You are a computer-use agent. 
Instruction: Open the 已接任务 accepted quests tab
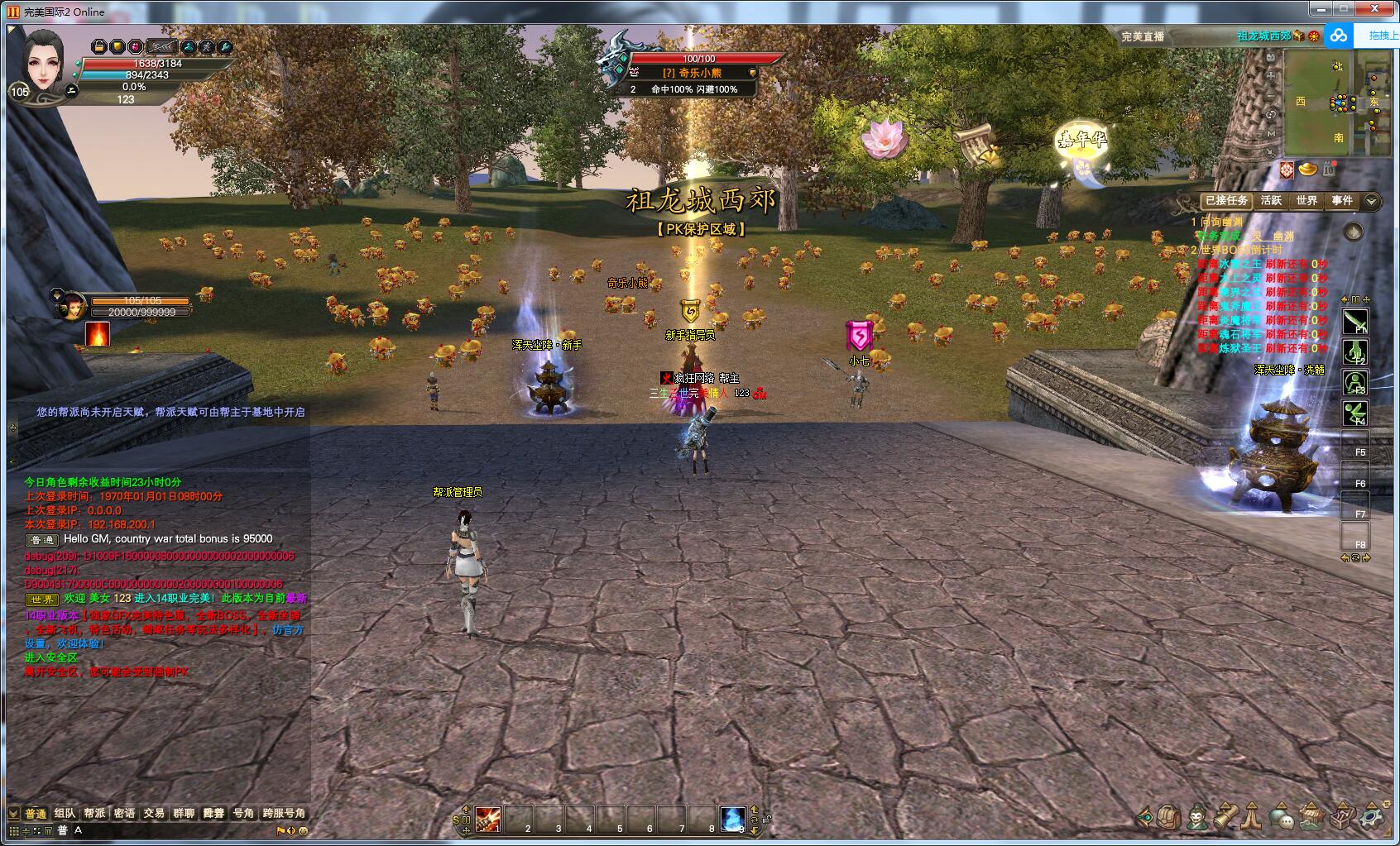(1225, 200)
